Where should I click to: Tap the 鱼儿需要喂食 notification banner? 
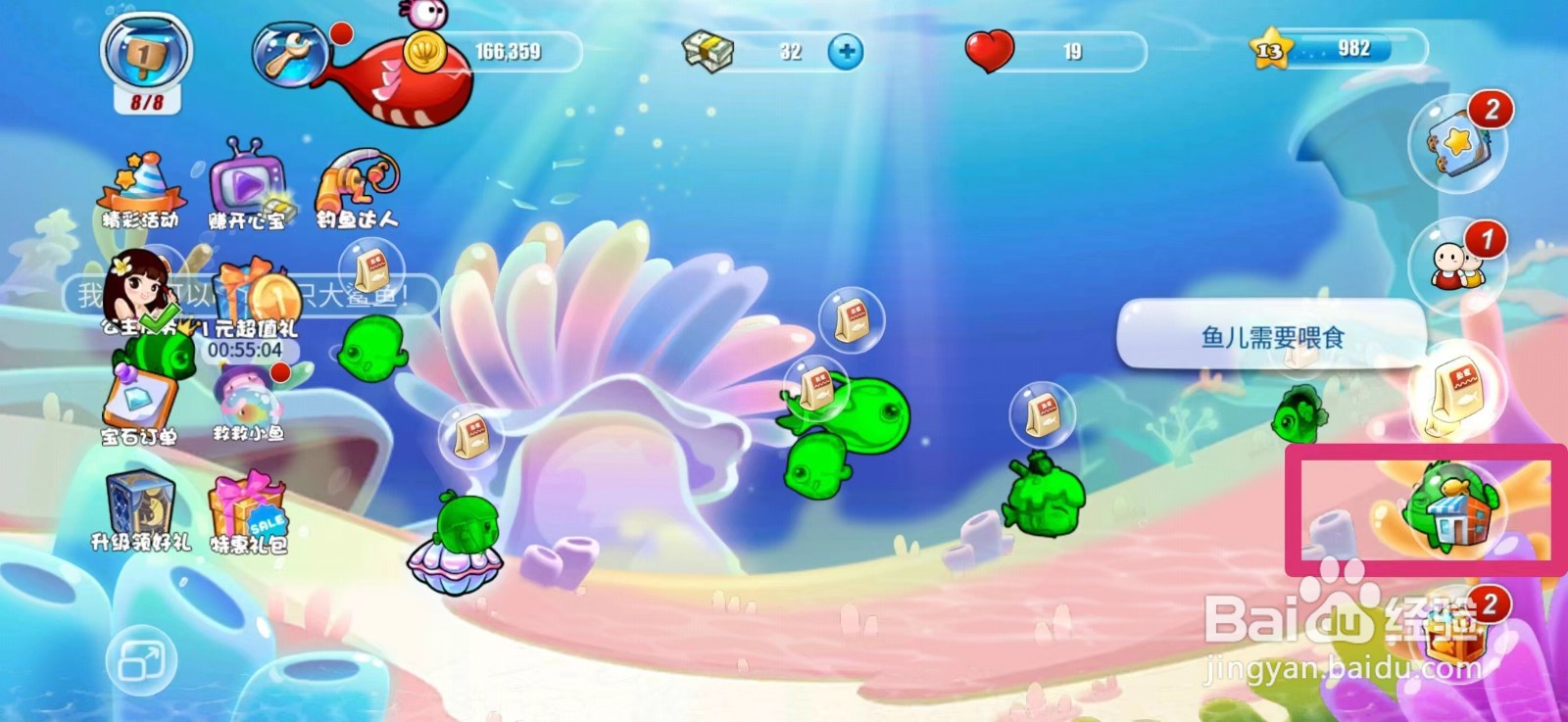[x=1271, y=336]
